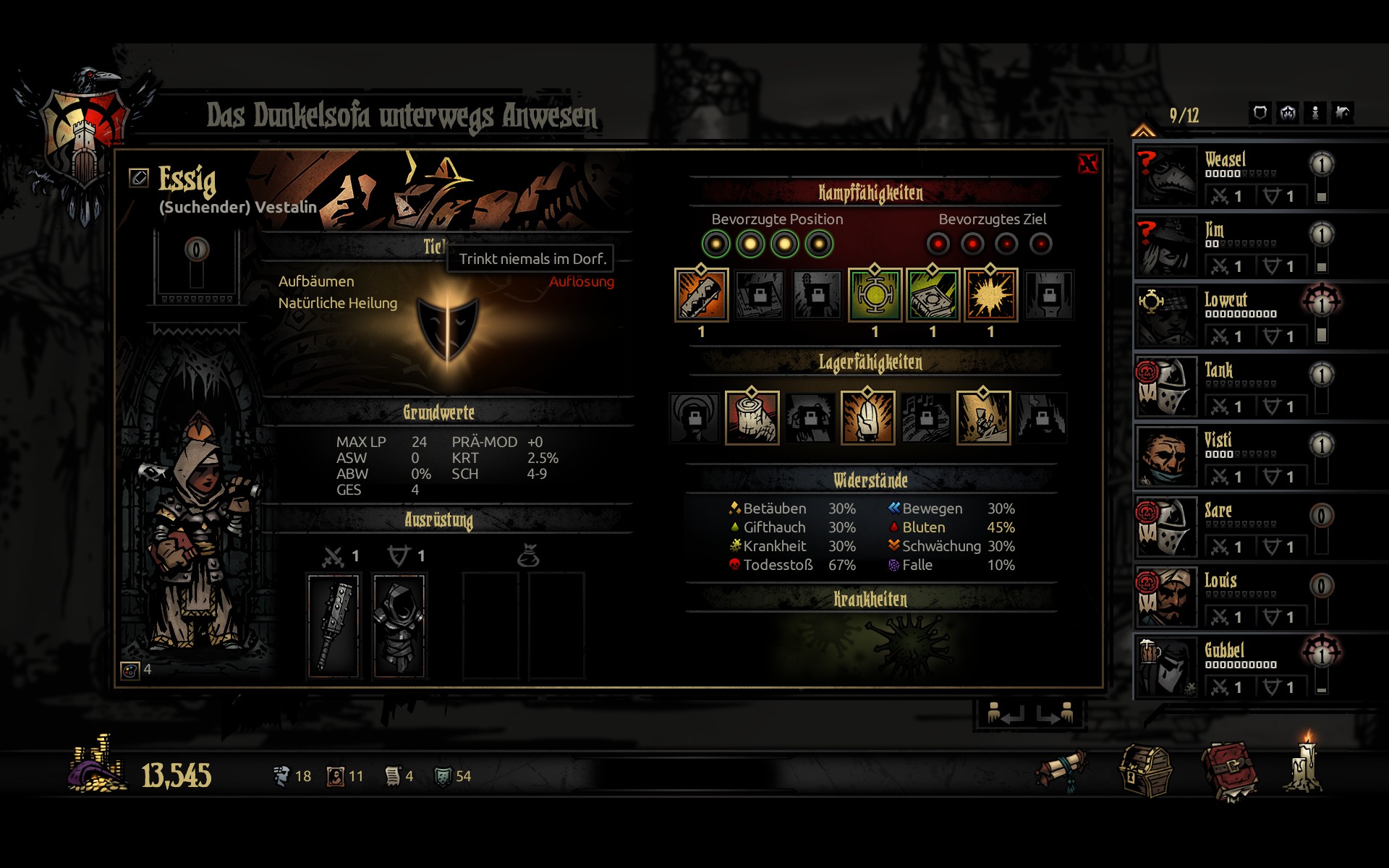Toggle the green radiant circle combat skill
The height and width of the screenshot is (868, 1389).
(875, 295)
